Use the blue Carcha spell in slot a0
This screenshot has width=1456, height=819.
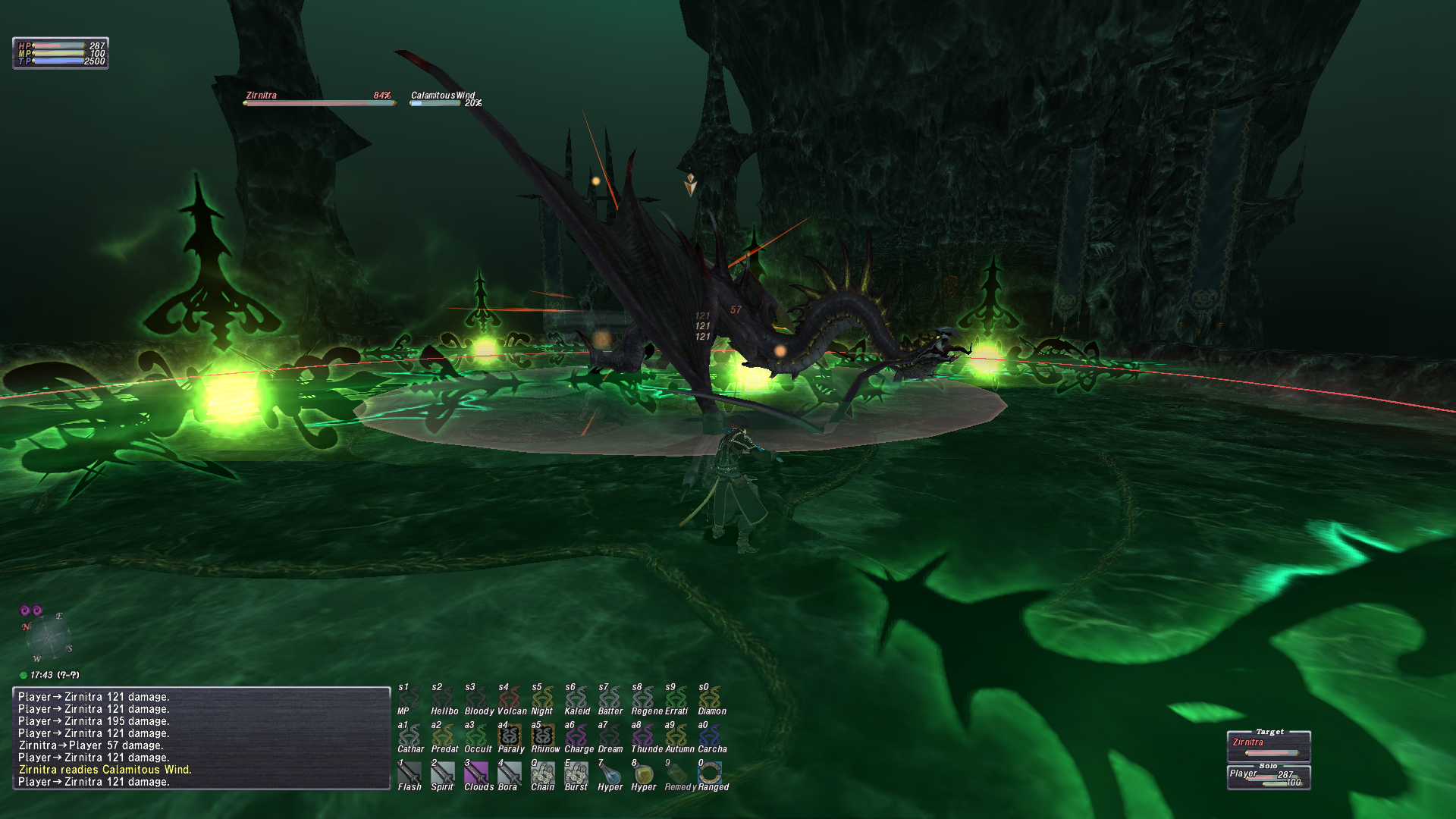710,736
